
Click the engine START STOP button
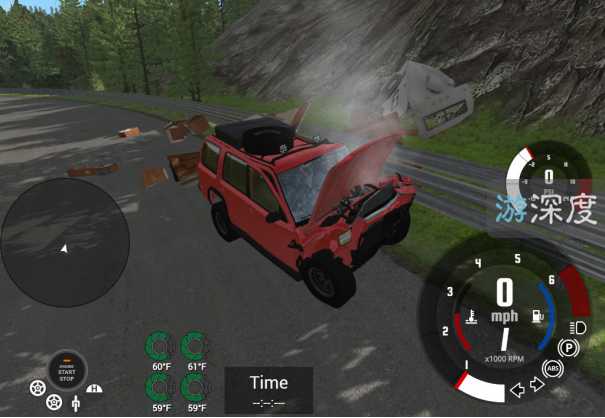click(x=67, y=371)
